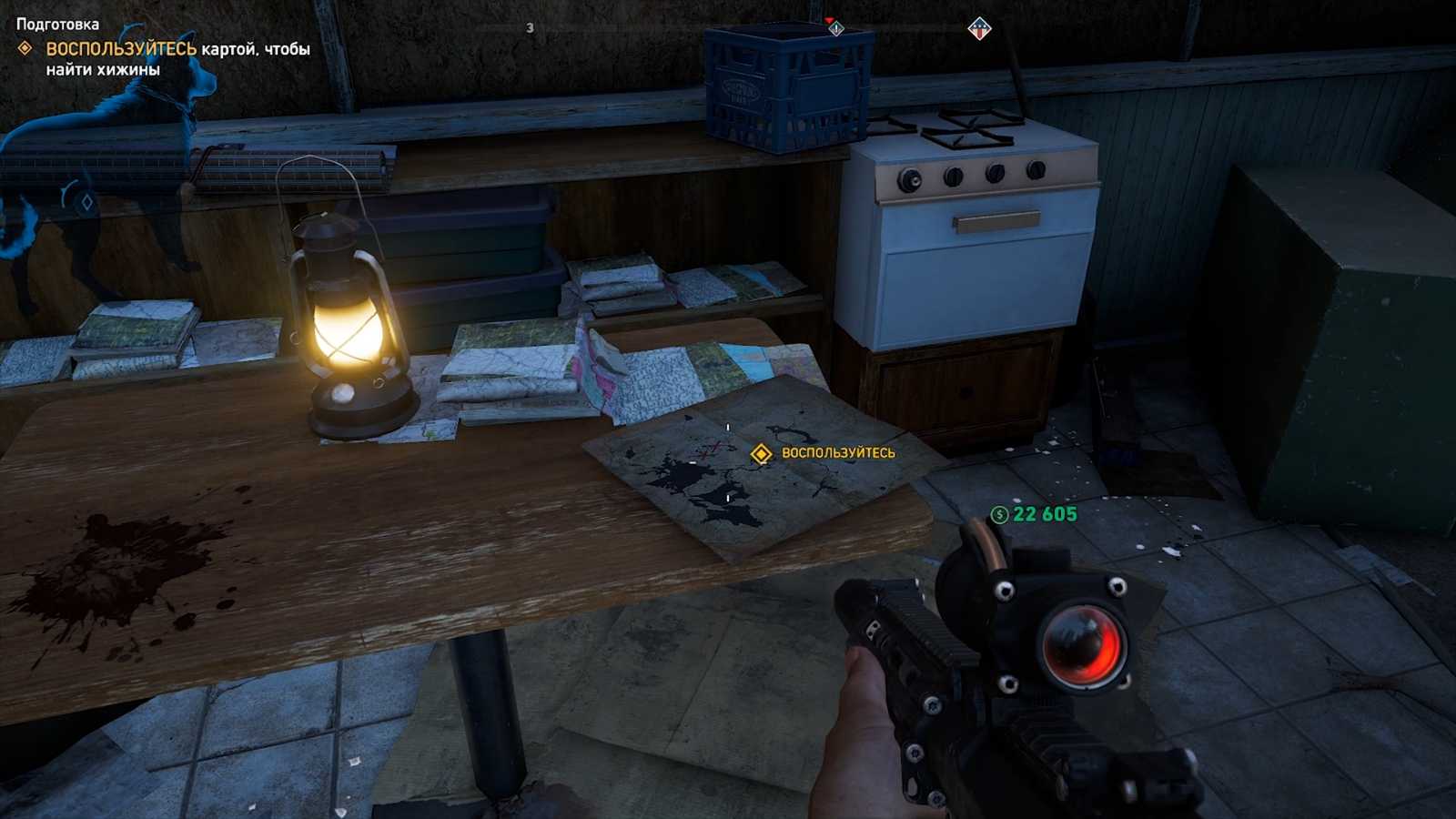Select the quest objective tracker text
Image resolution: width=1456 pixels, height=819 pixels.
coord(177,58)
